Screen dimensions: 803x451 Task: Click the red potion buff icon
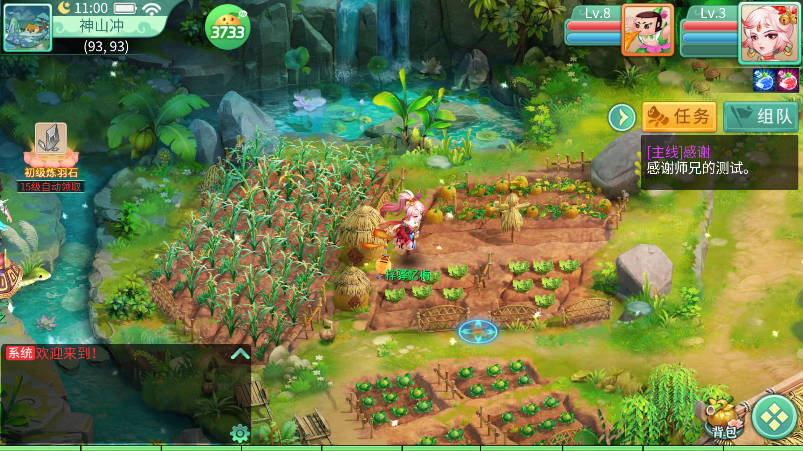click(x=788, y=79)
